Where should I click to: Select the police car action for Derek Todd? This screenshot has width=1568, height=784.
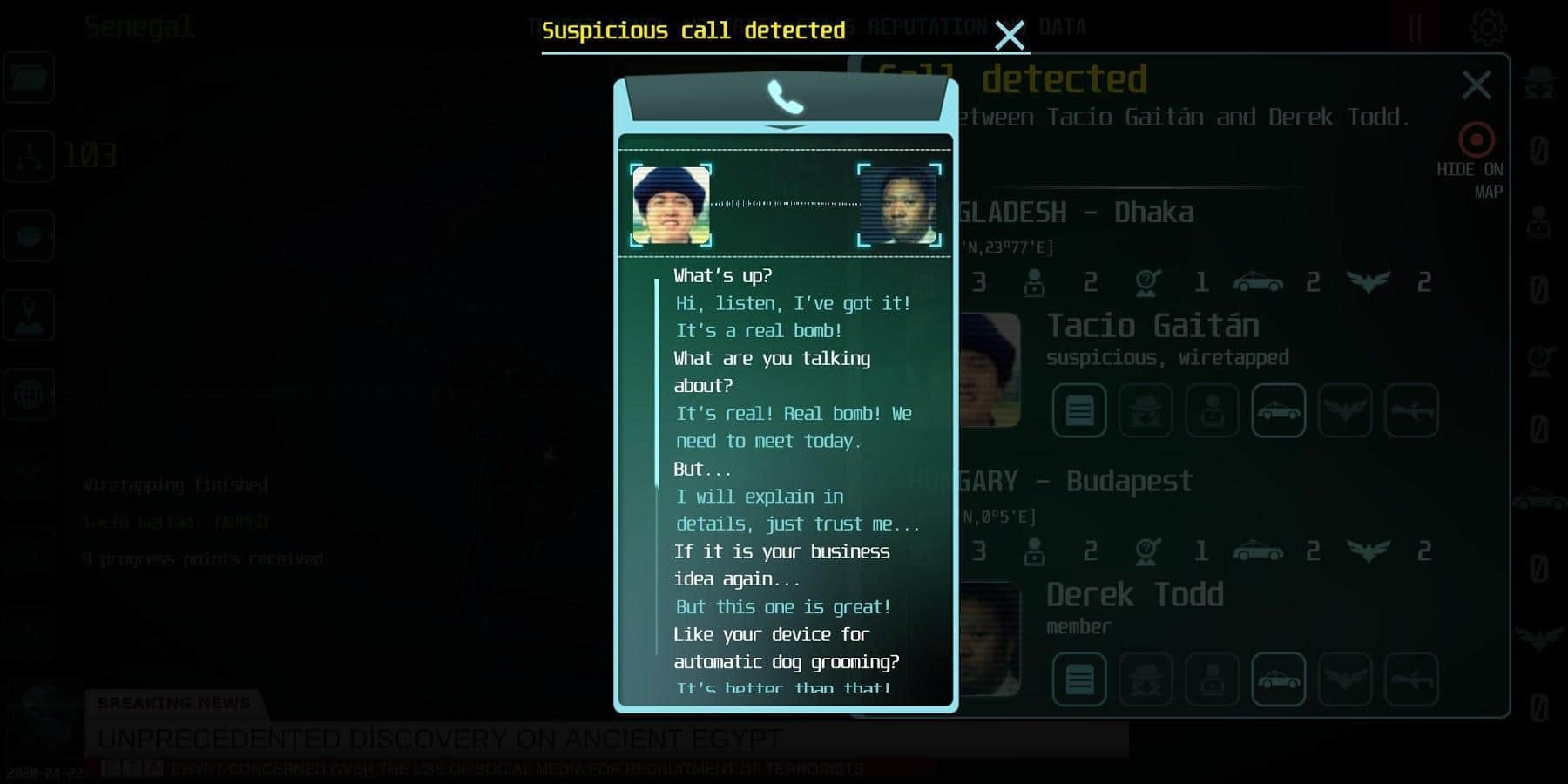(x=1278, y=679)
